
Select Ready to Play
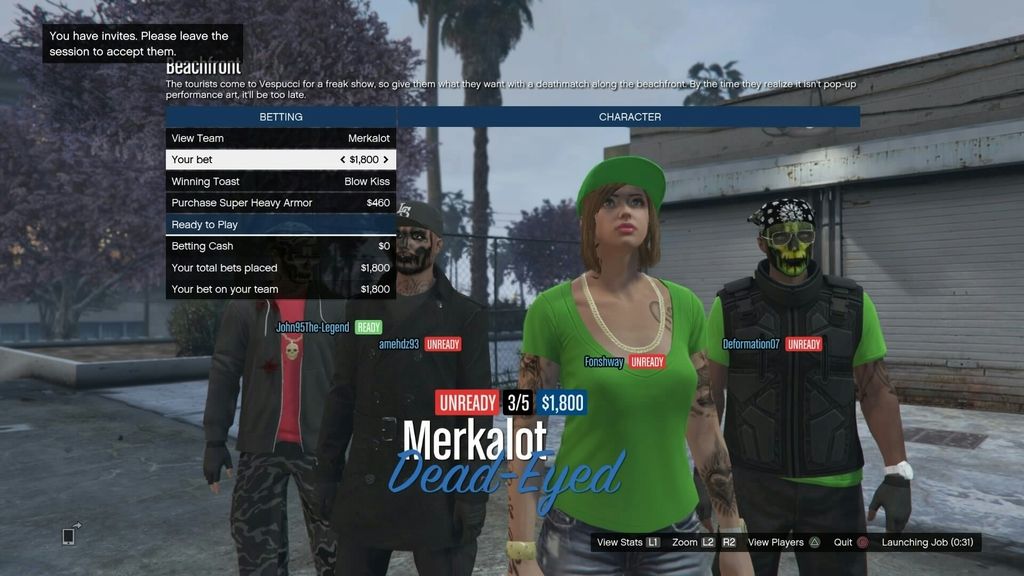281,225
